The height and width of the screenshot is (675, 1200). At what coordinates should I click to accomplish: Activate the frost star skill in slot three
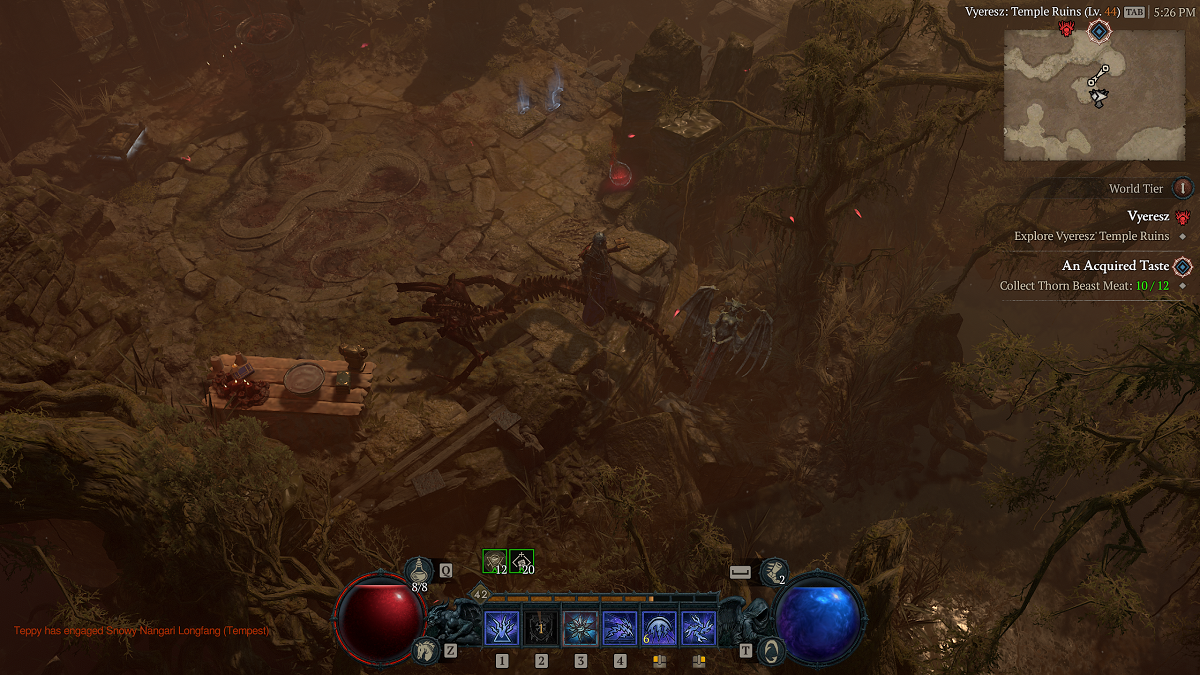(x=580, y=629)
